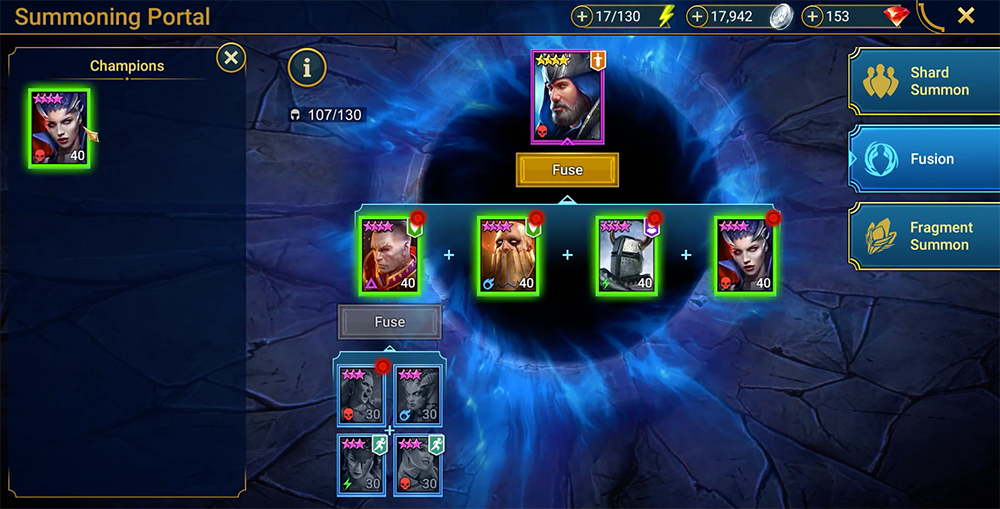This screenshot has height=509, width=1000.
Task: Select the pale vampire woman ingredient slot
Action: tap(745, 256)
